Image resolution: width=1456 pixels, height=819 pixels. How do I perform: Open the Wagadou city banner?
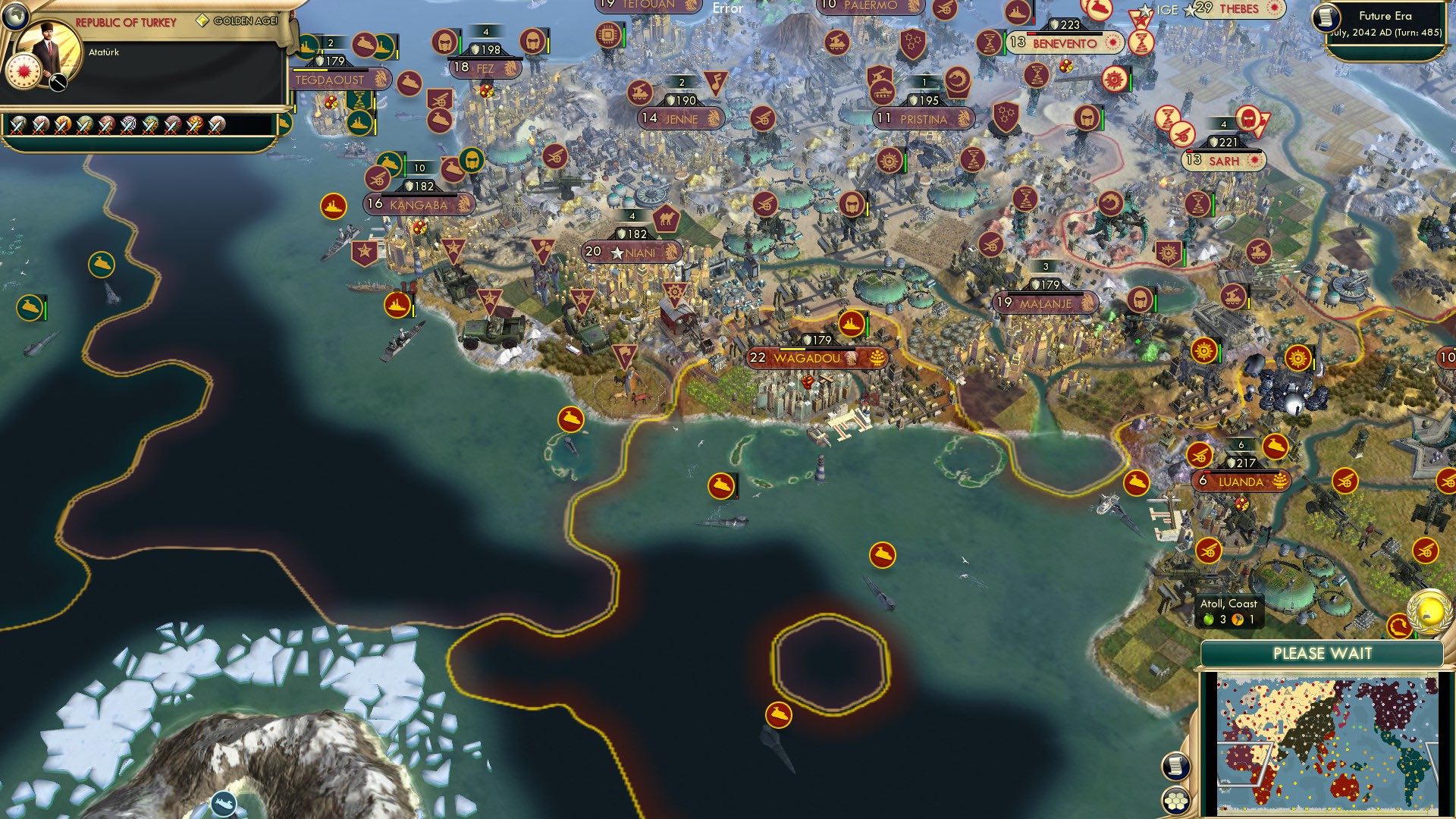808,358
